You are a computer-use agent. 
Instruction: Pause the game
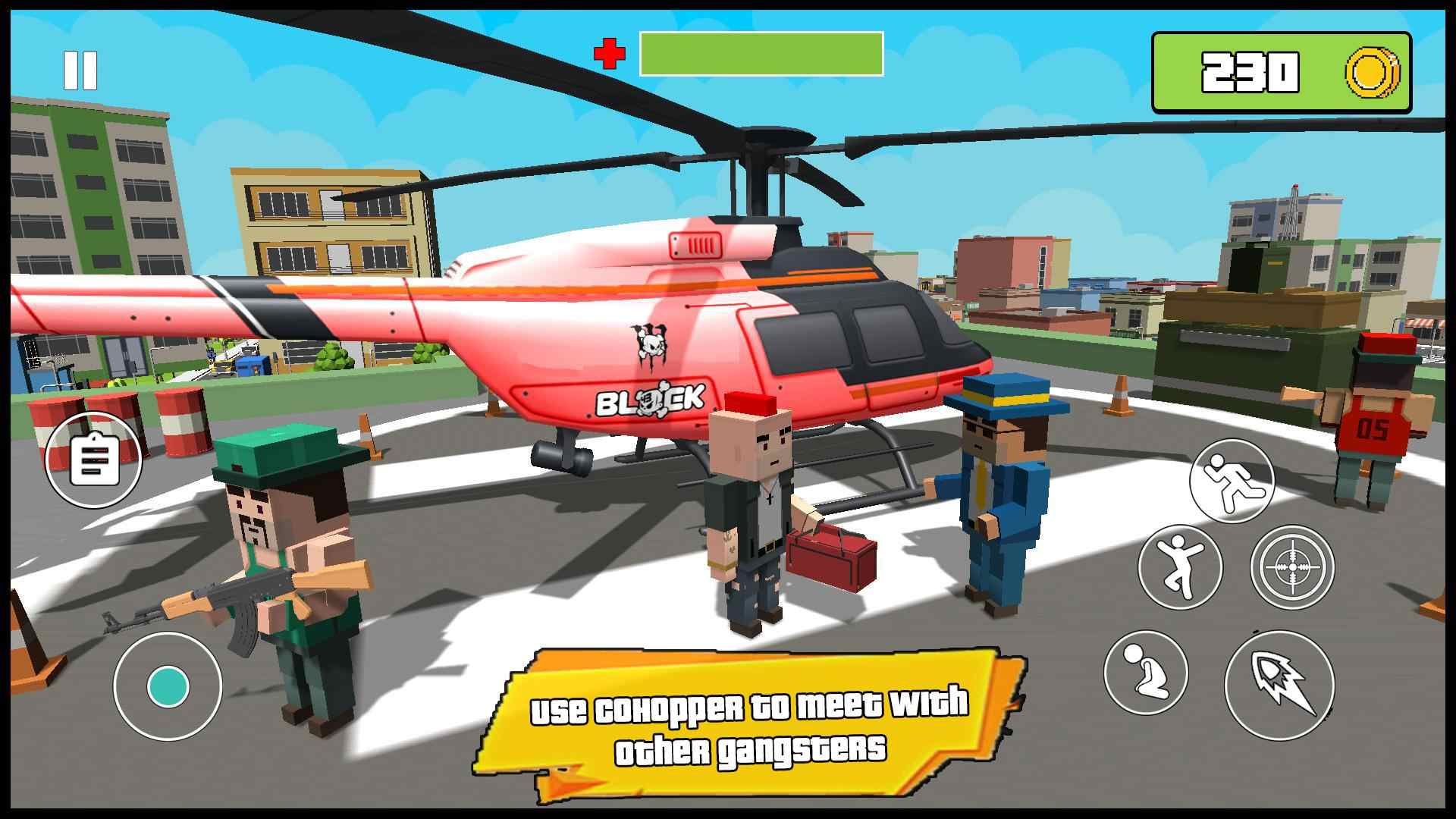coord(80,71)
